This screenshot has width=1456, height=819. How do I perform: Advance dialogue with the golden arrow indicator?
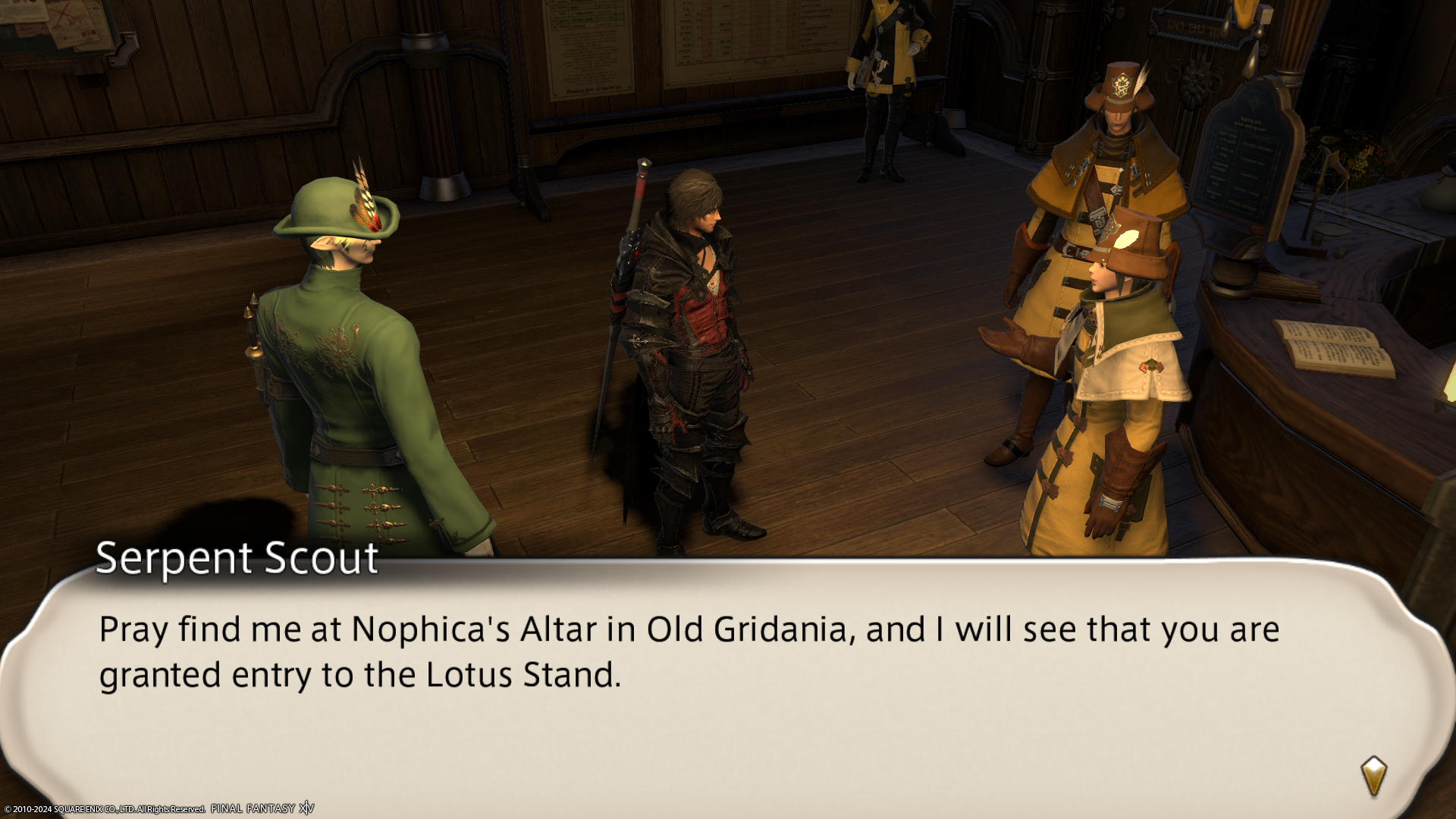click(x=1373, y=776)
